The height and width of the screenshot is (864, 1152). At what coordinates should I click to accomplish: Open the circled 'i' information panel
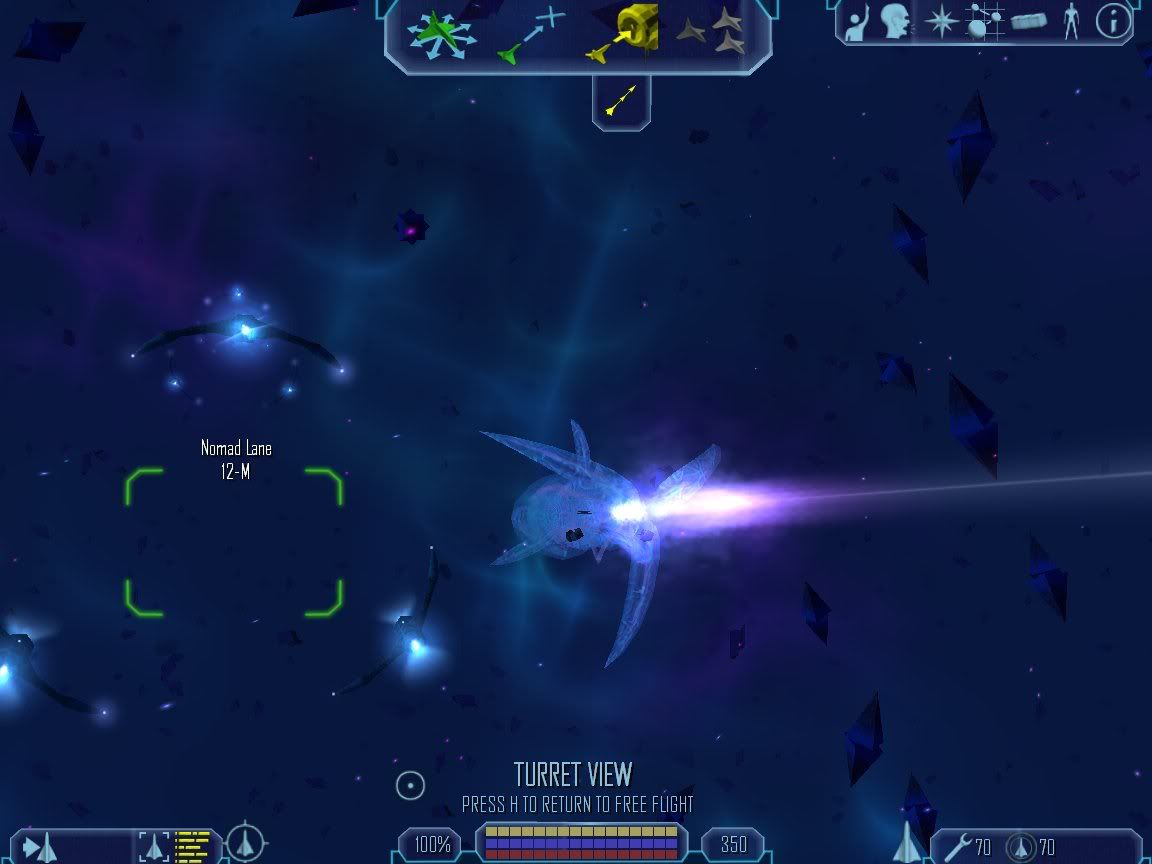[x=1113, y=22]
